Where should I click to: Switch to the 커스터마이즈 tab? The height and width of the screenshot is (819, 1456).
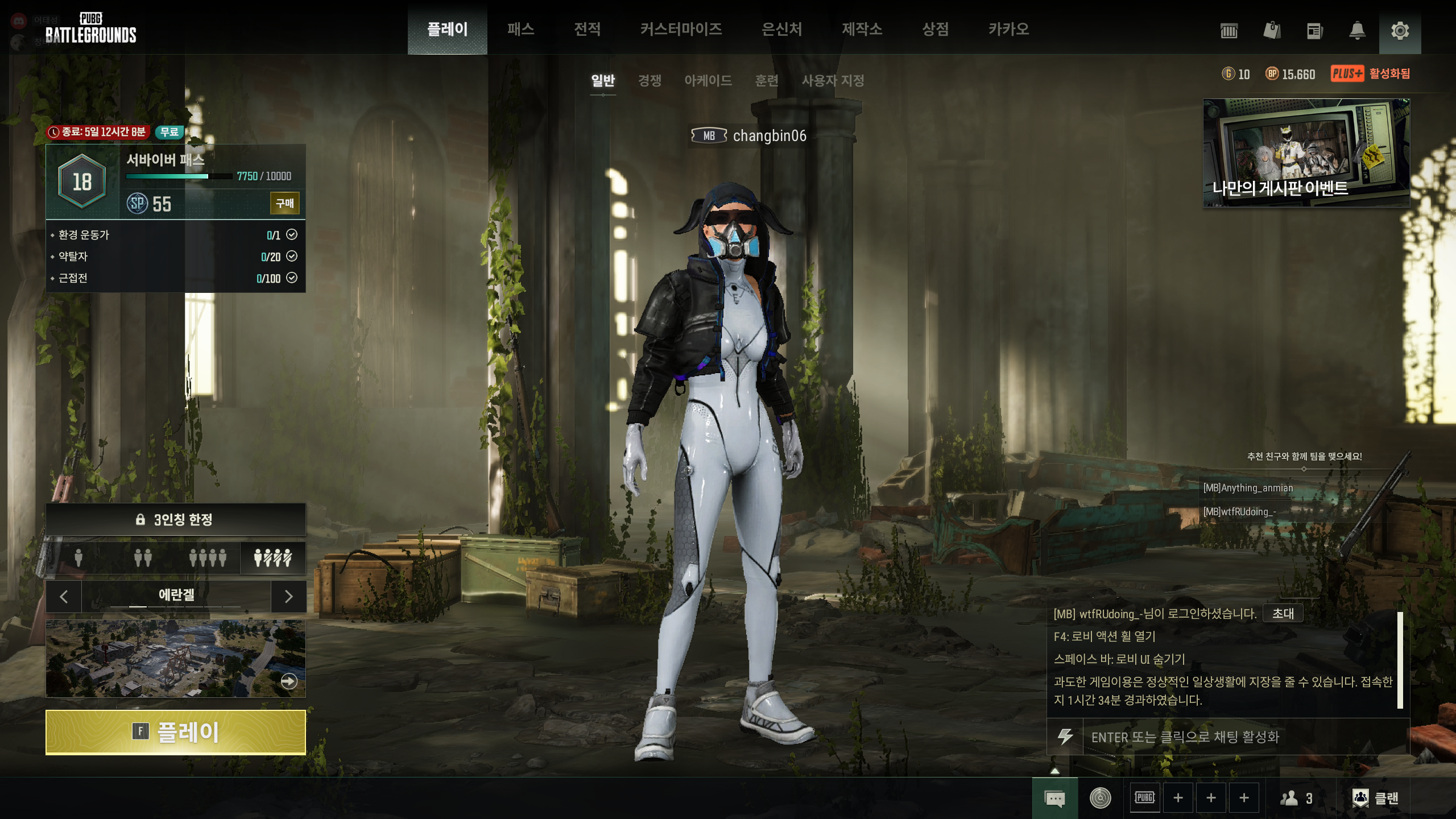(681, 29)
